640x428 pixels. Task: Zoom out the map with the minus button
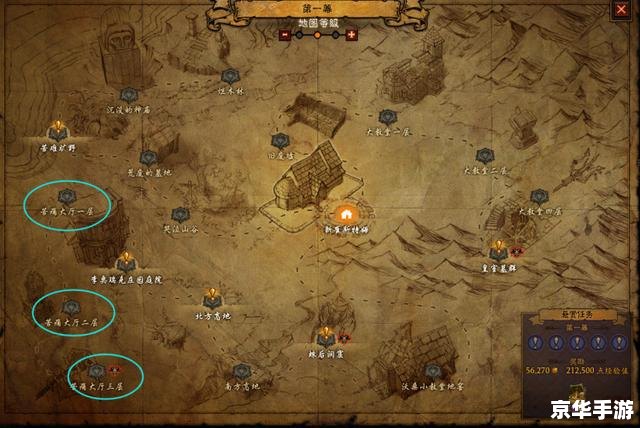pos(285,34)
